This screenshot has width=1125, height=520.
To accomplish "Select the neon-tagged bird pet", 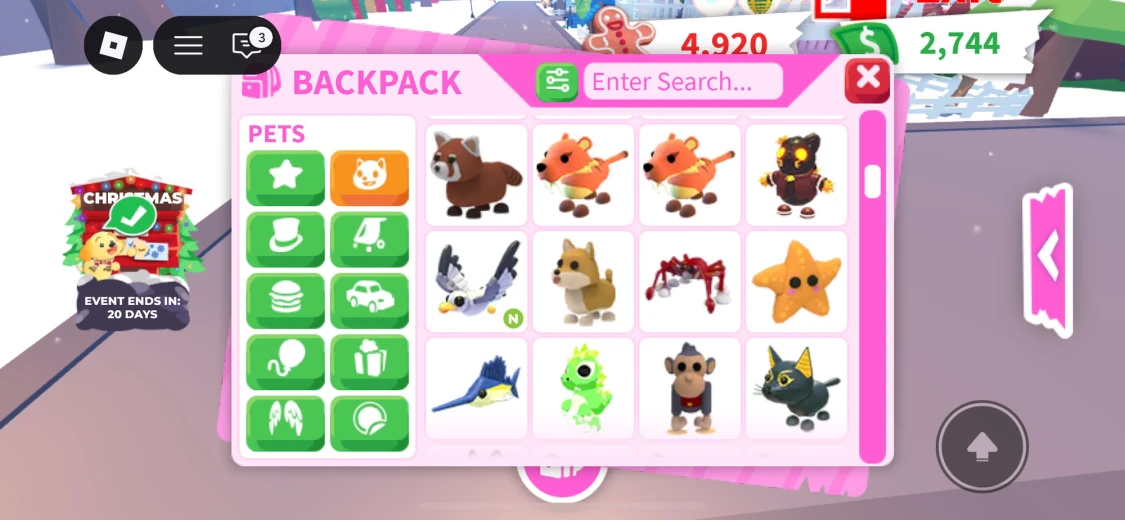I will (x=476, y=281).
